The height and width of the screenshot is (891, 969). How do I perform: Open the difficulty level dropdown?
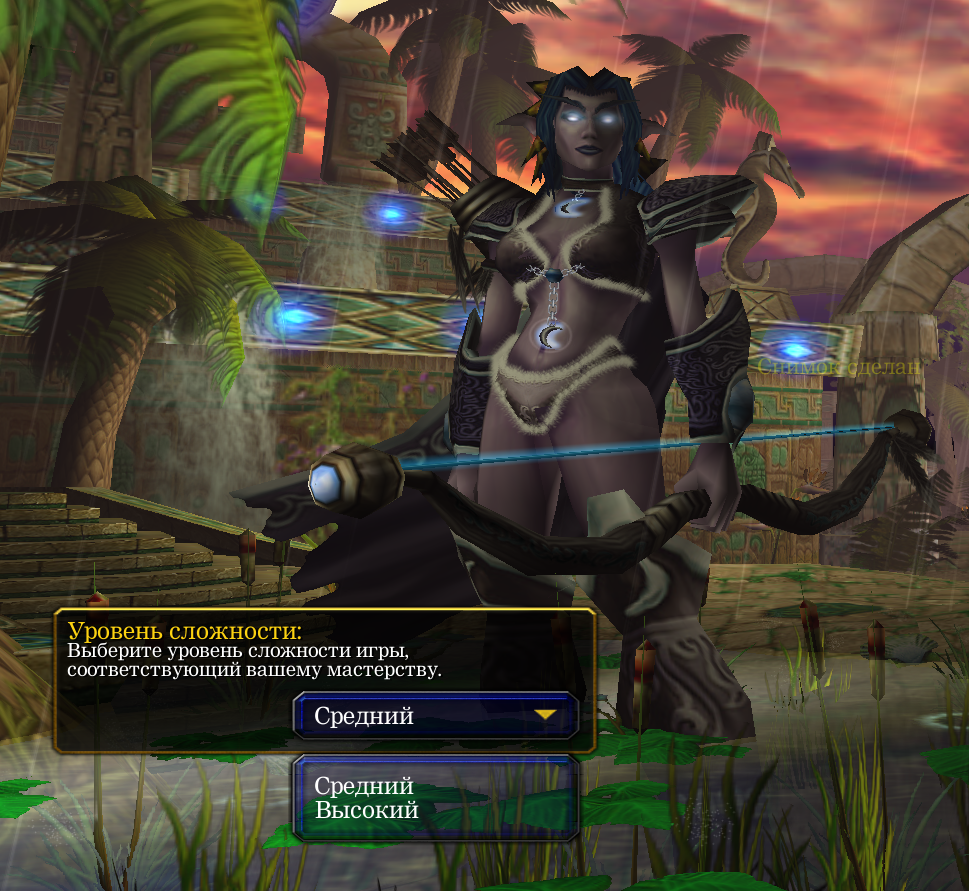(436, 716)
